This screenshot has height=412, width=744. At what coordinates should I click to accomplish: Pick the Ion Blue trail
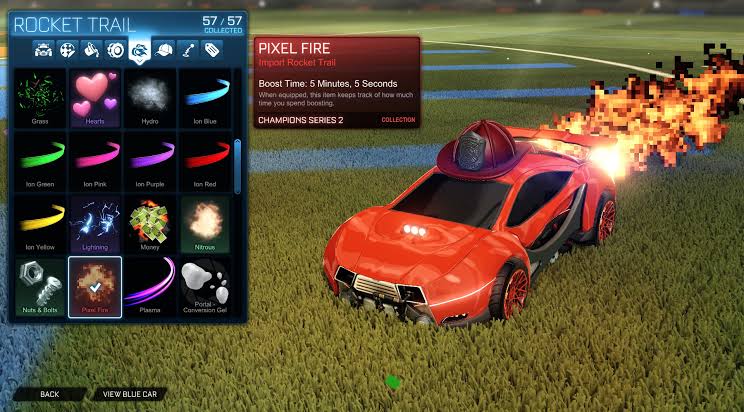[x=204, y=97]
